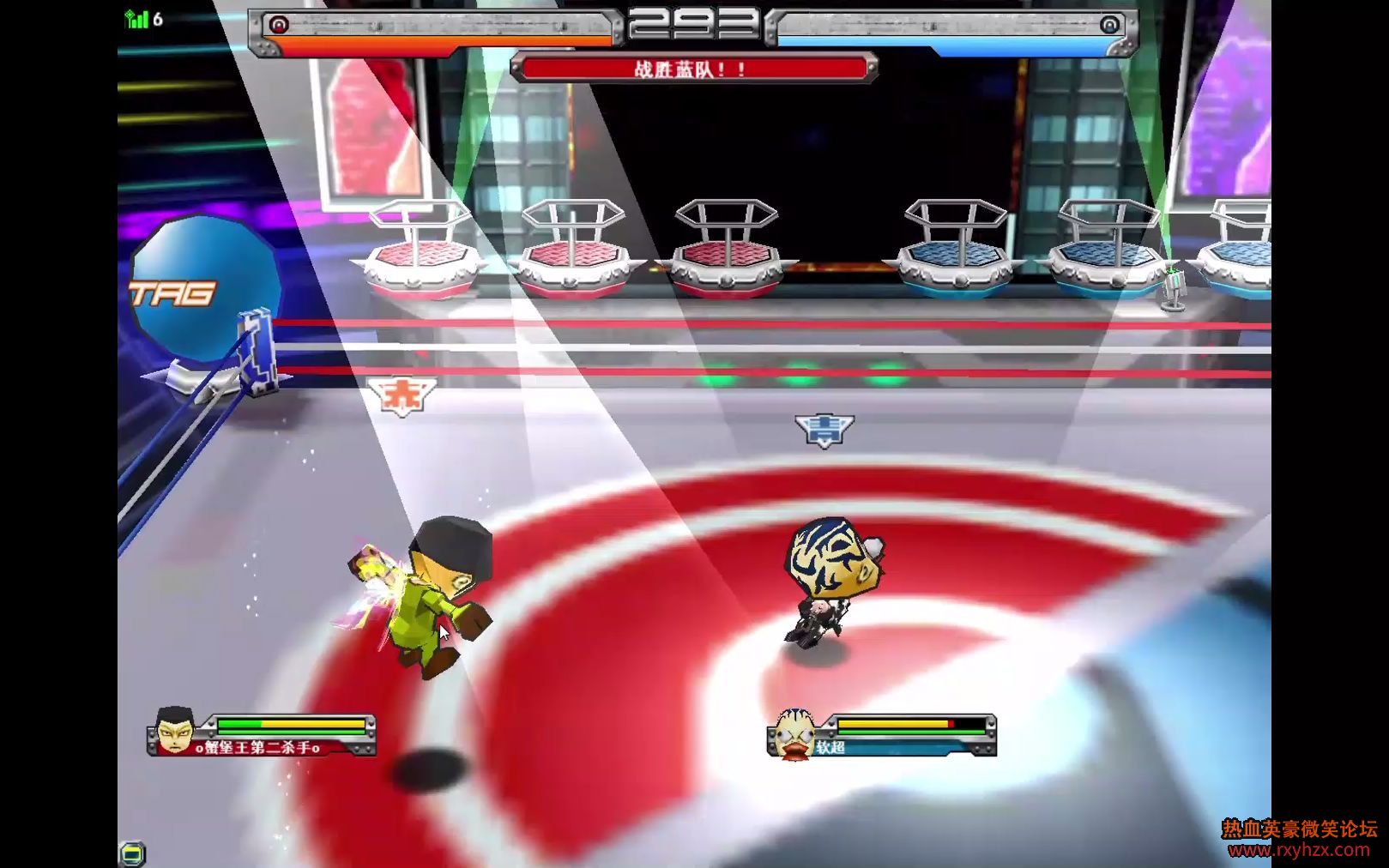Screen dimensions: 1389x868
Task: Click the green connection signal indicator
Action: 136,19
